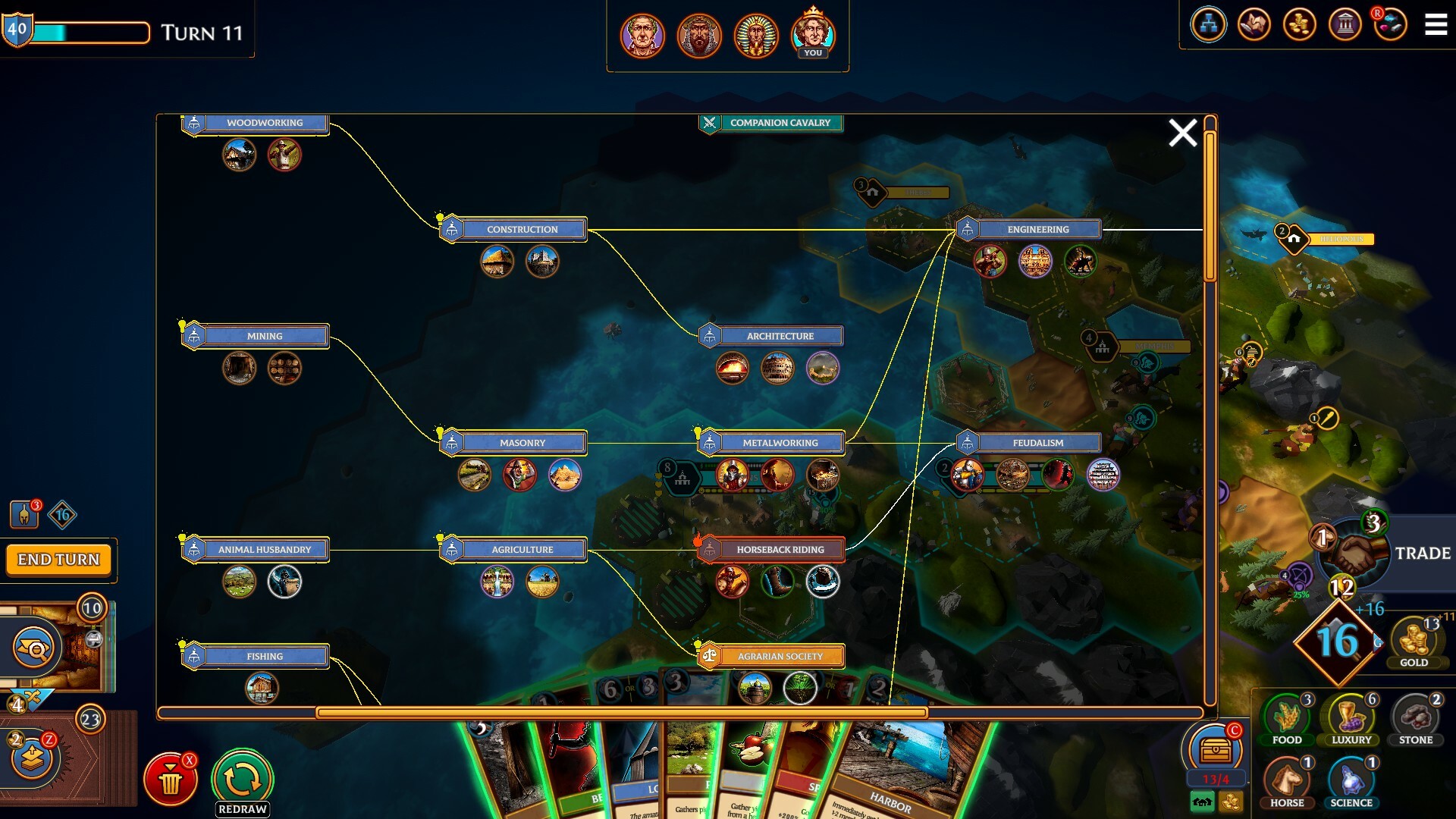Open the resources icon showing red R badge
The width and height of the screenshot is (1456, 819).
click(1392, 24)
